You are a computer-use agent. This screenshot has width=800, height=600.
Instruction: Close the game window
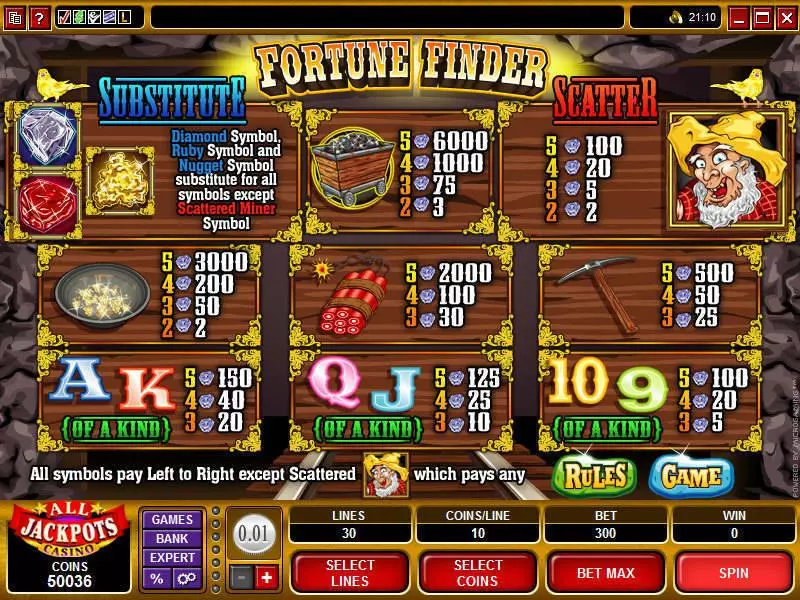(x=785, y=17)
